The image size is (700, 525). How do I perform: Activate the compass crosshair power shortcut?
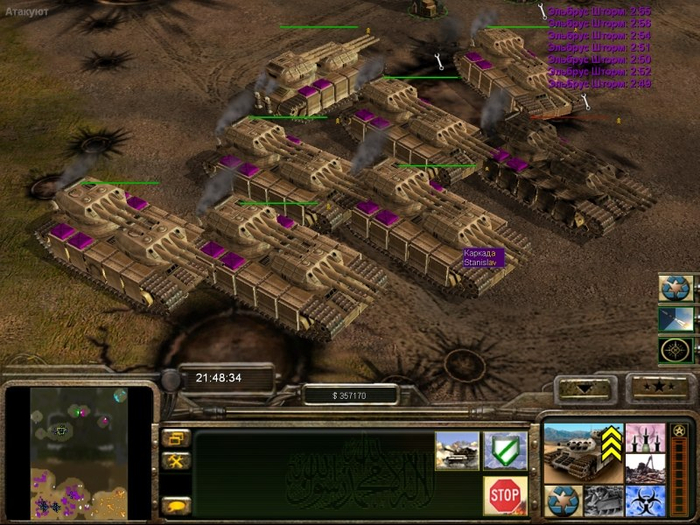pyautogui.click(x=676, y=351)
